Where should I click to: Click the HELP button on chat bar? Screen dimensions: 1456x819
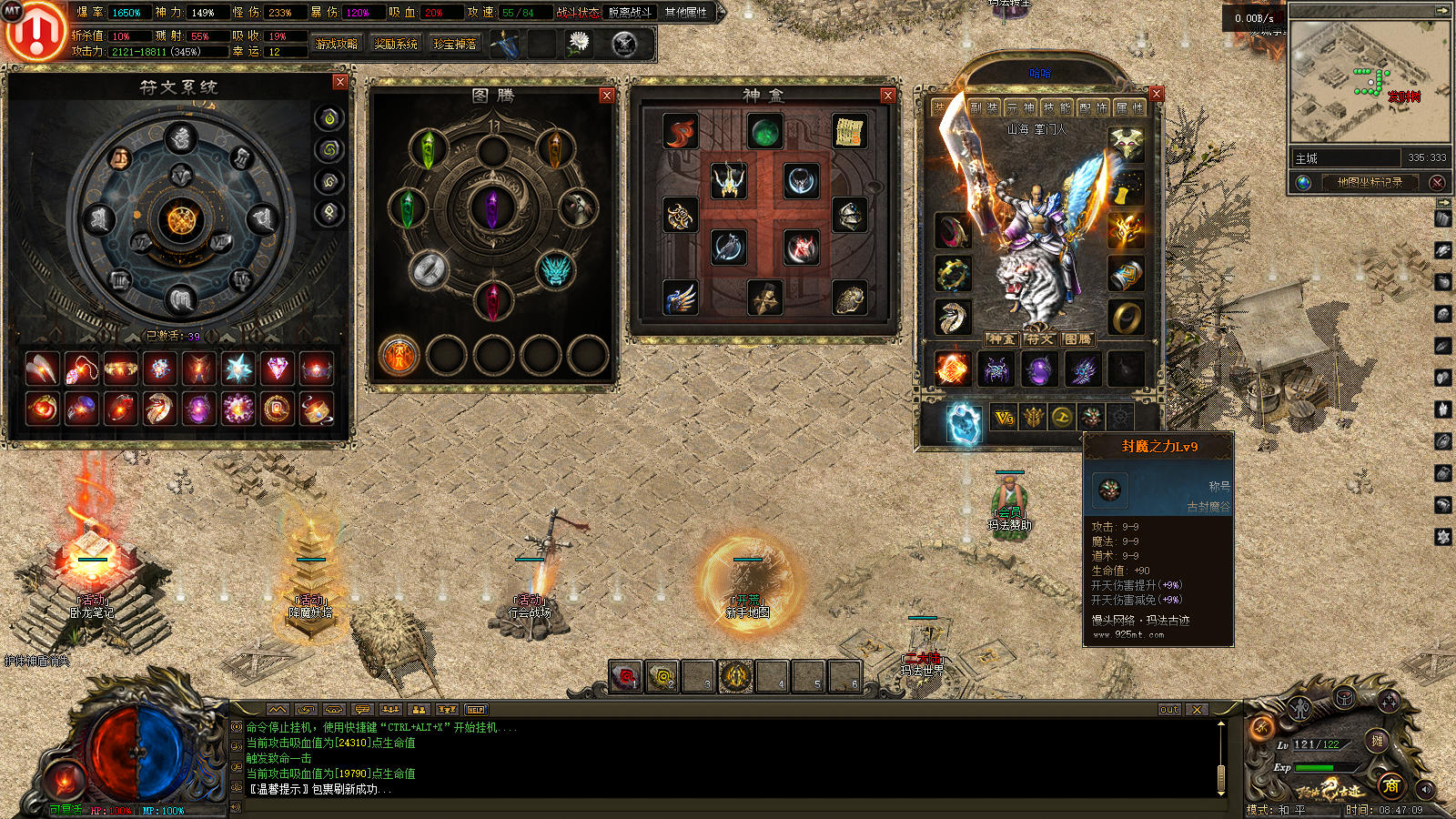(x=476, y=710)
